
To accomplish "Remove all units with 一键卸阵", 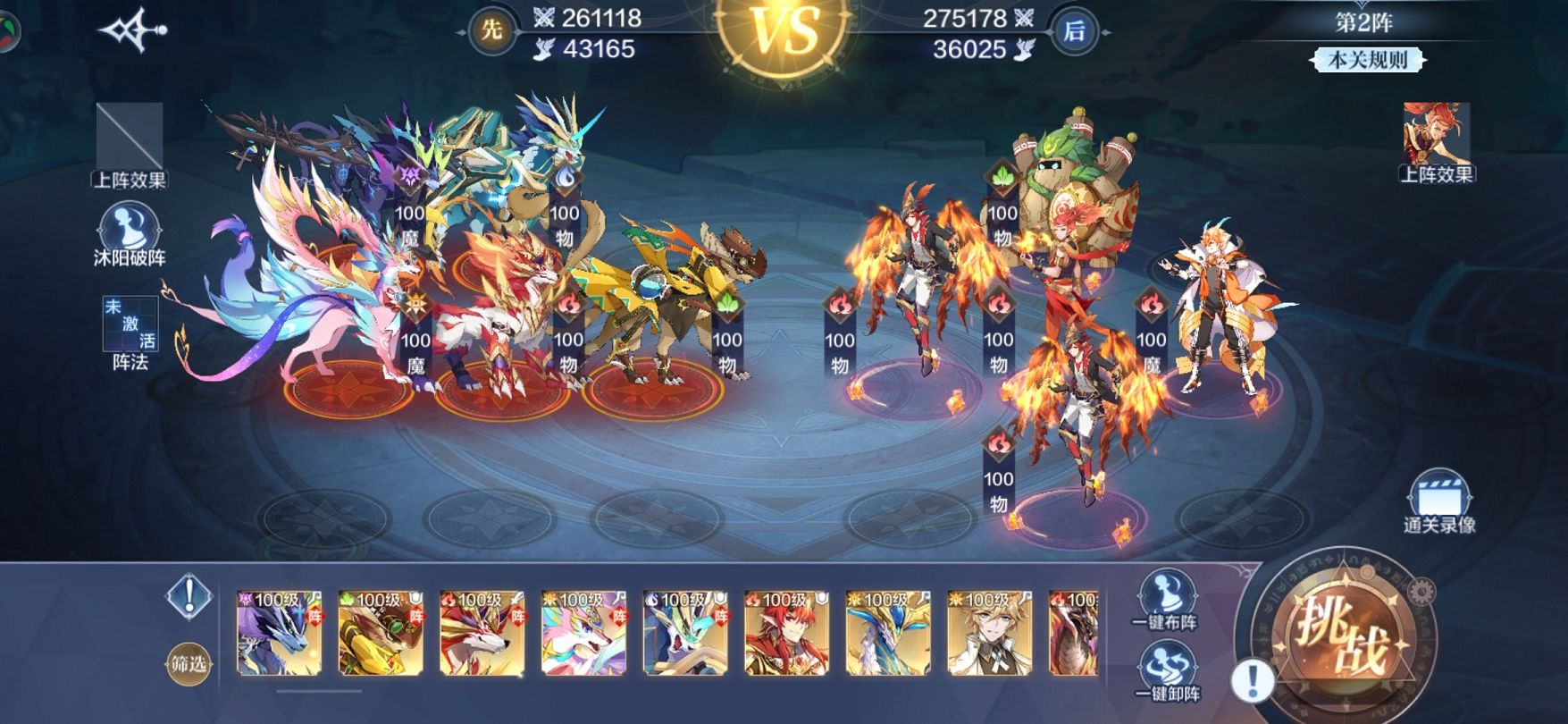I will click(1165, 672).
